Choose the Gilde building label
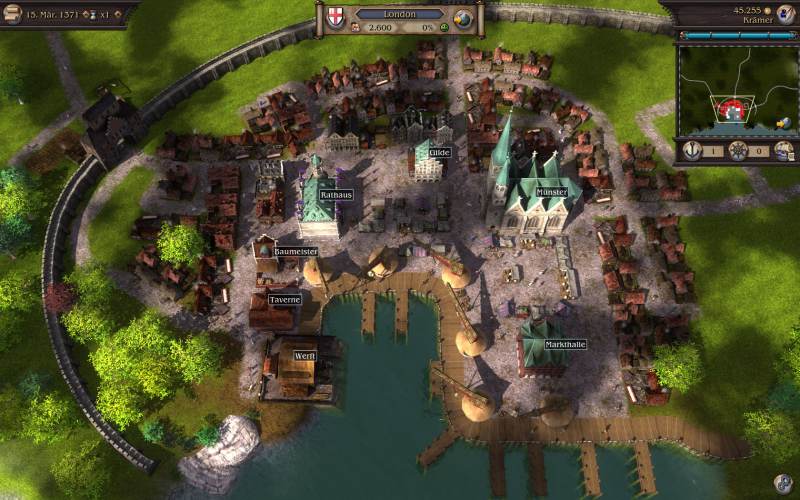800x500 pixels. point(440,153)
